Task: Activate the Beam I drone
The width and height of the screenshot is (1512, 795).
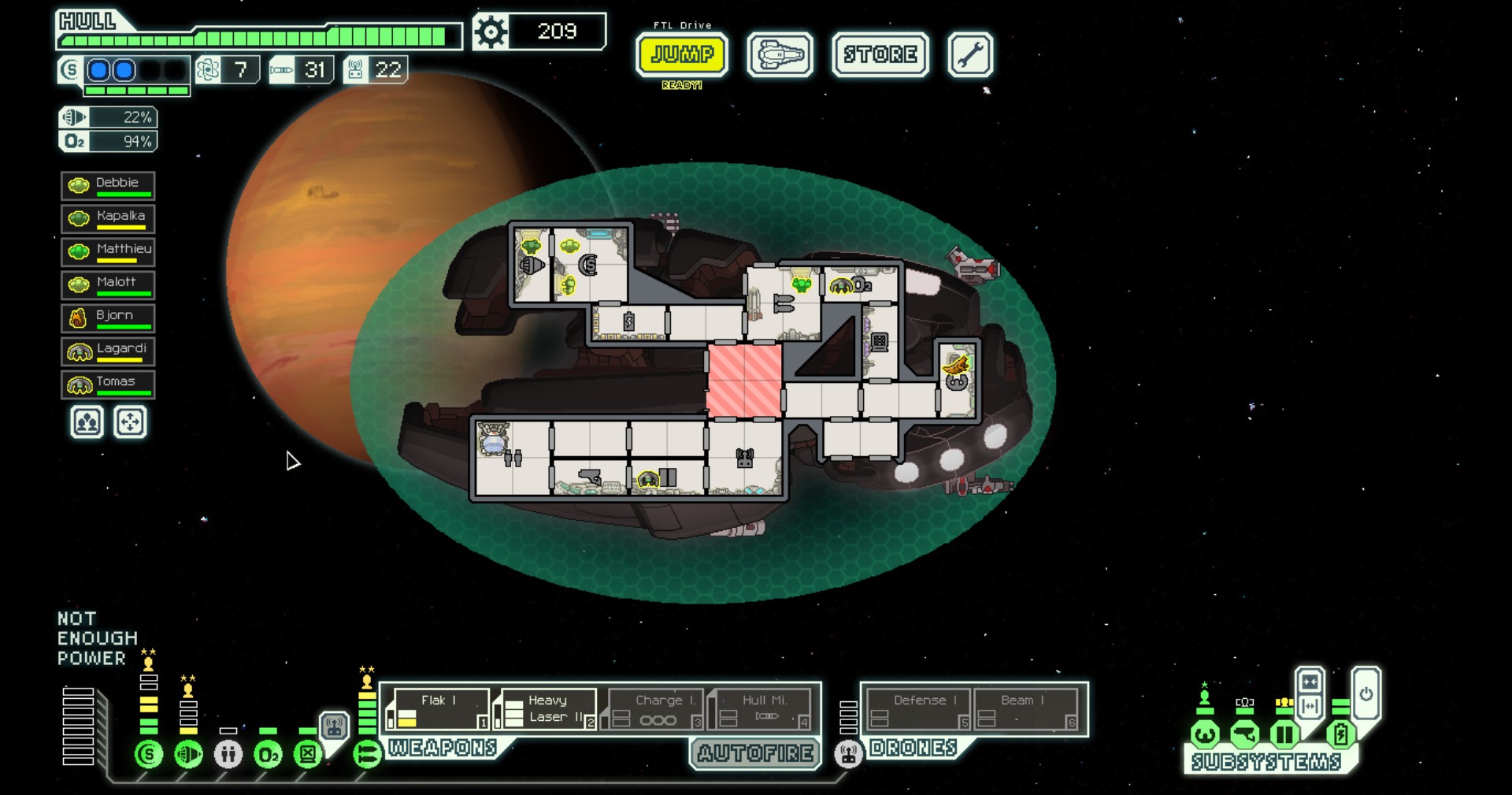Action: click(1025, 709)
